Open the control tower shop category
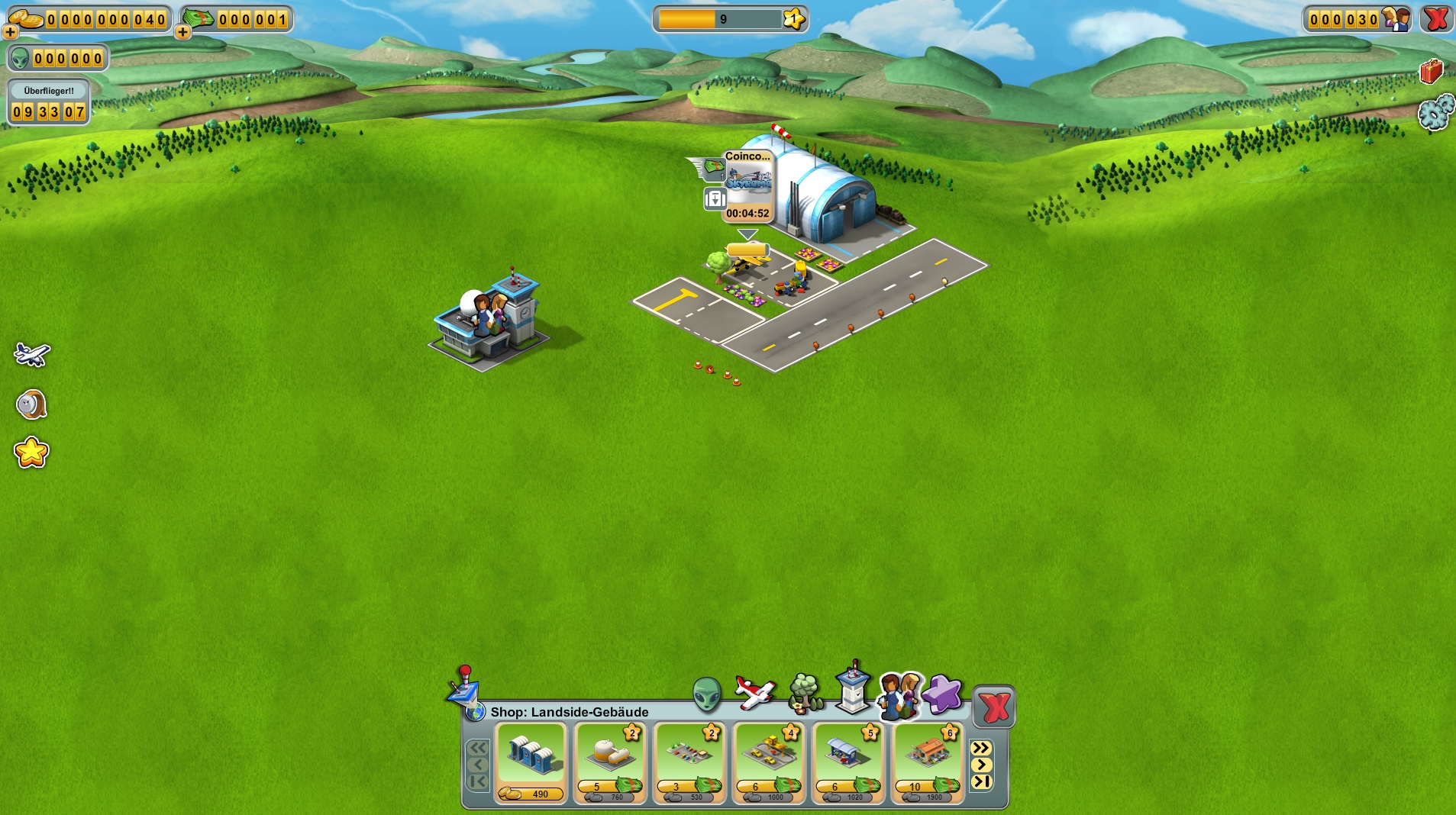 pyautogui.click(x=853, y=693)
